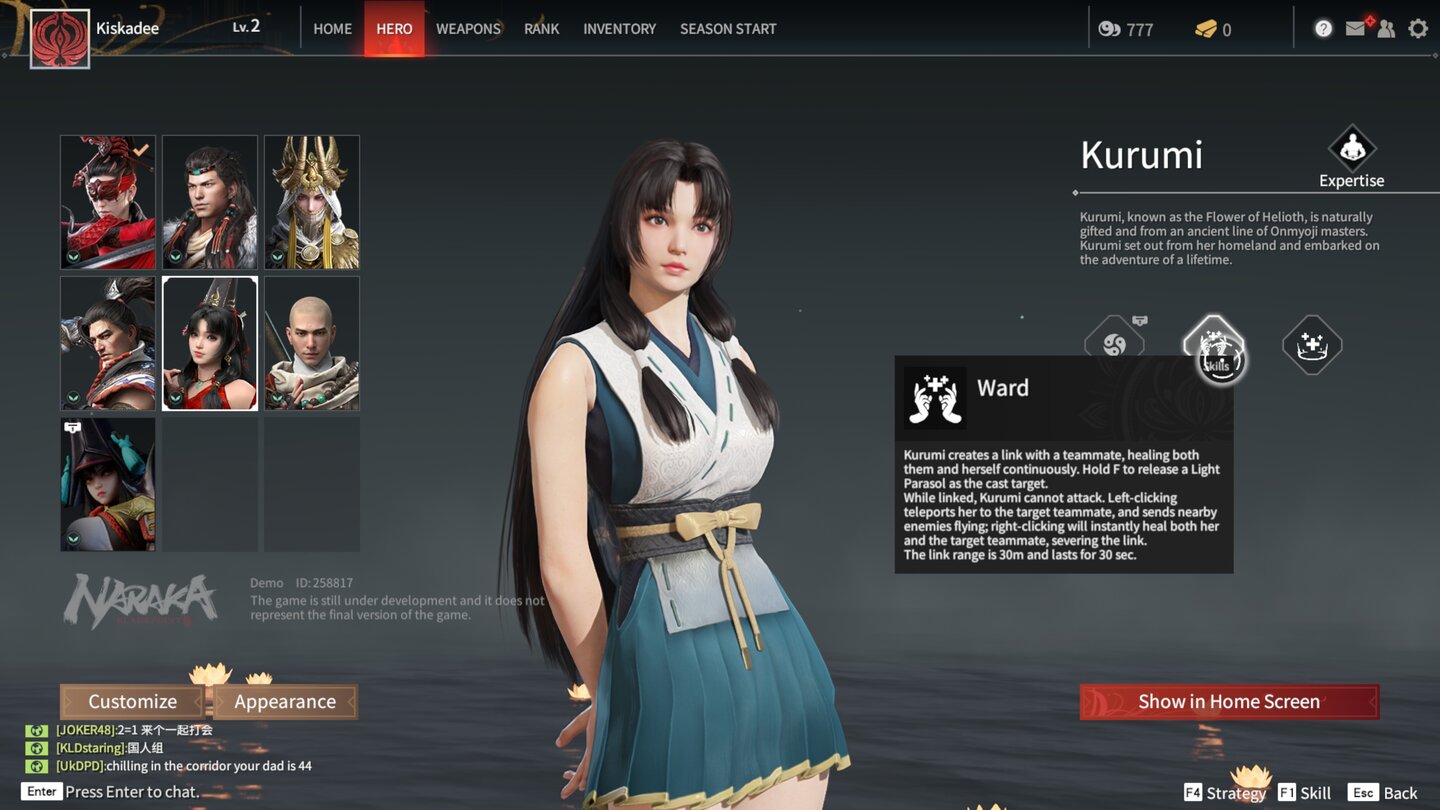Switch to the WEAPONS tab

pyautogui.click(x=467, y=28)
